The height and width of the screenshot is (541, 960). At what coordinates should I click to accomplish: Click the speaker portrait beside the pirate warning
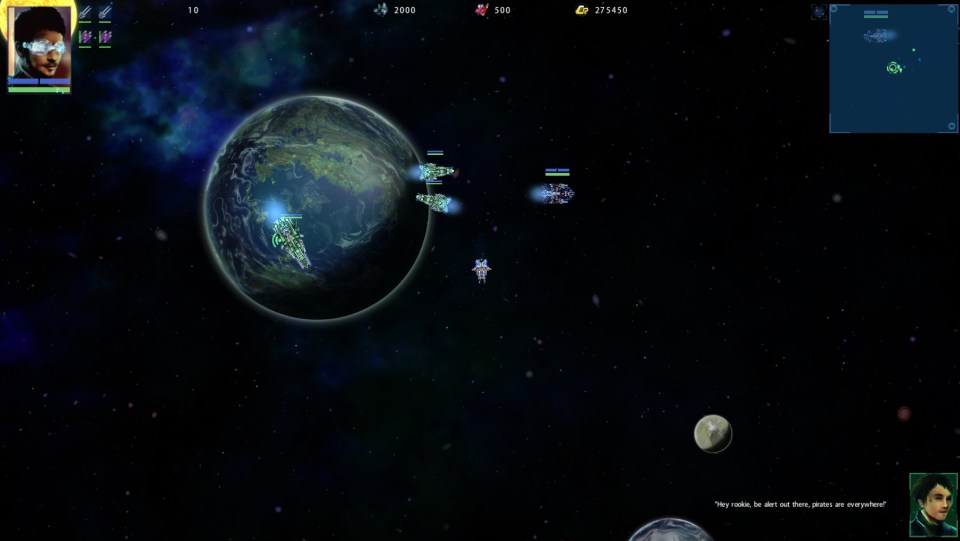(932, 505)
